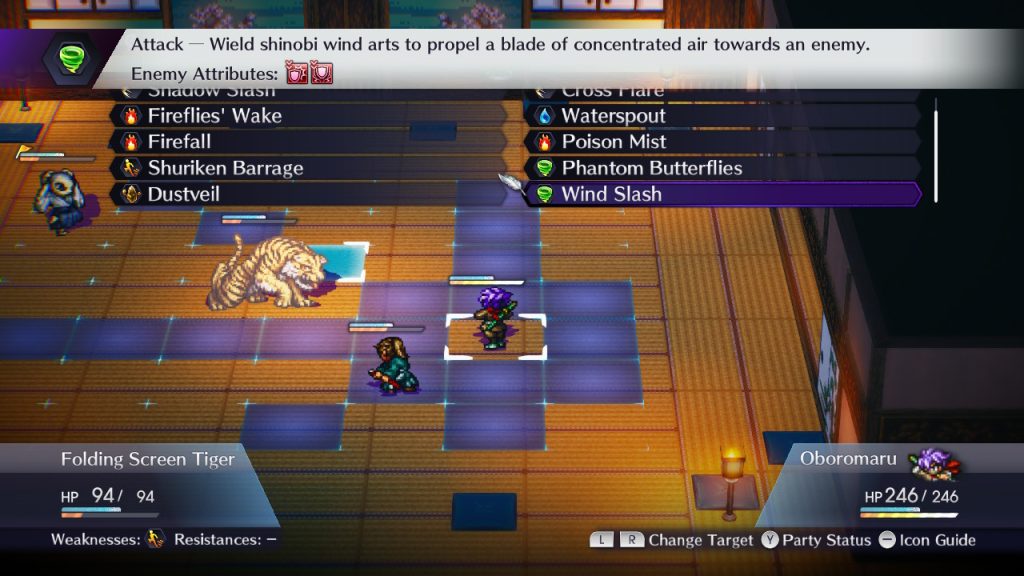
Task: Target the Folding Screen Tiger enemy
Action: (265, 272)
